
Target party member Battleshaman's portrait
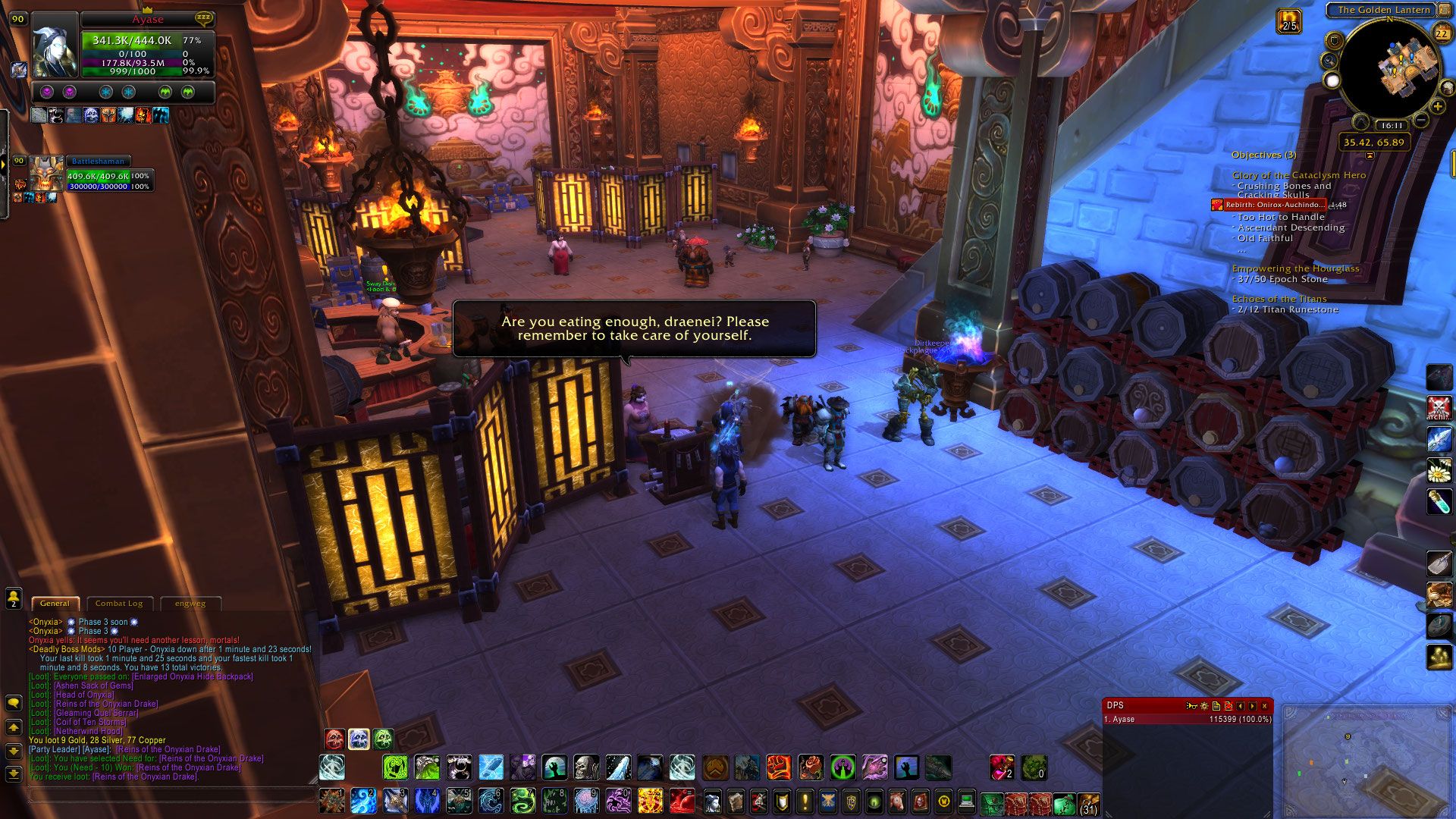pos(47,175)
